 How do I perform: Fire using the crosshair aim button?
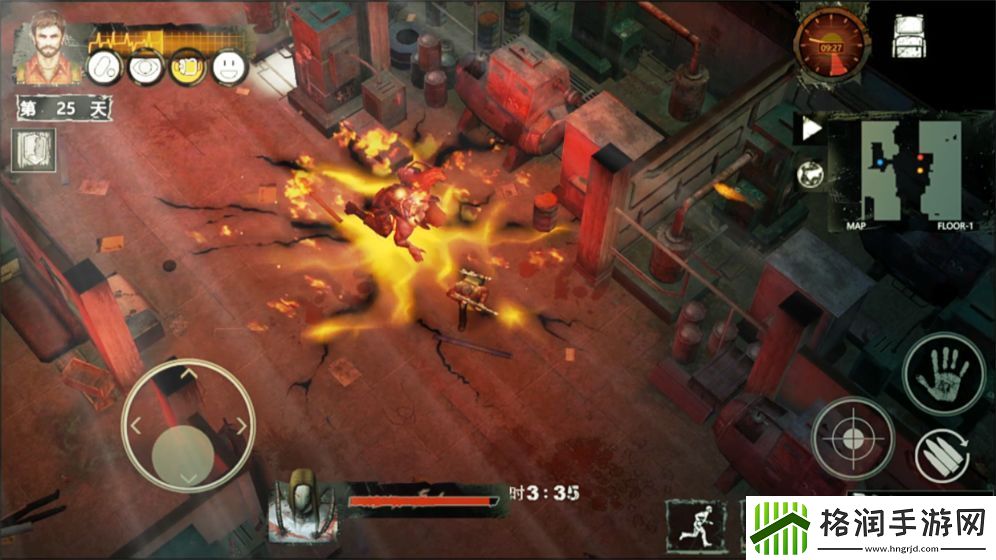[x=851, y=438]
